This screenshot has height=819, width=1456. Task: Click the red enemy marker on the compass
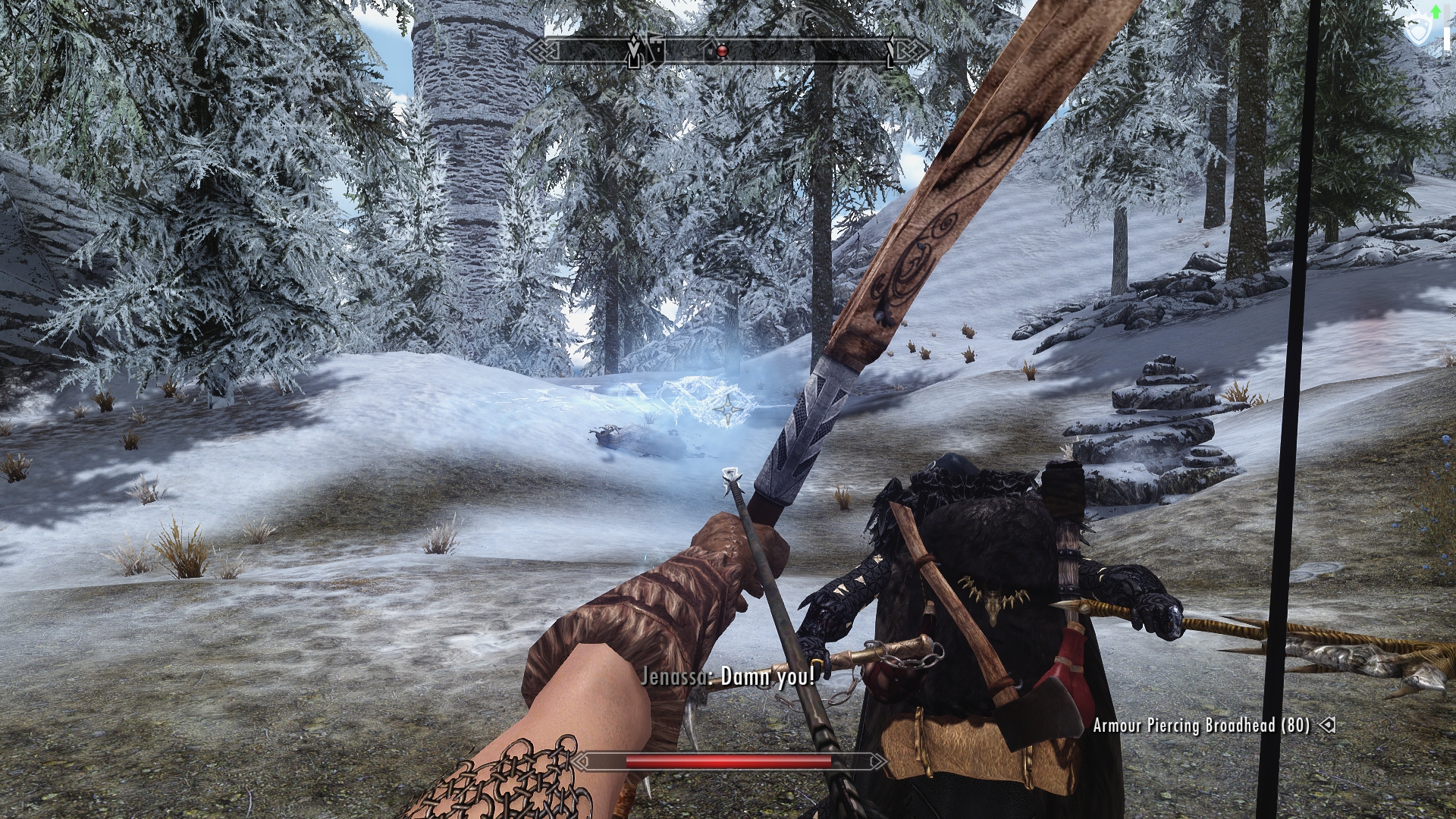click(722, 52)
